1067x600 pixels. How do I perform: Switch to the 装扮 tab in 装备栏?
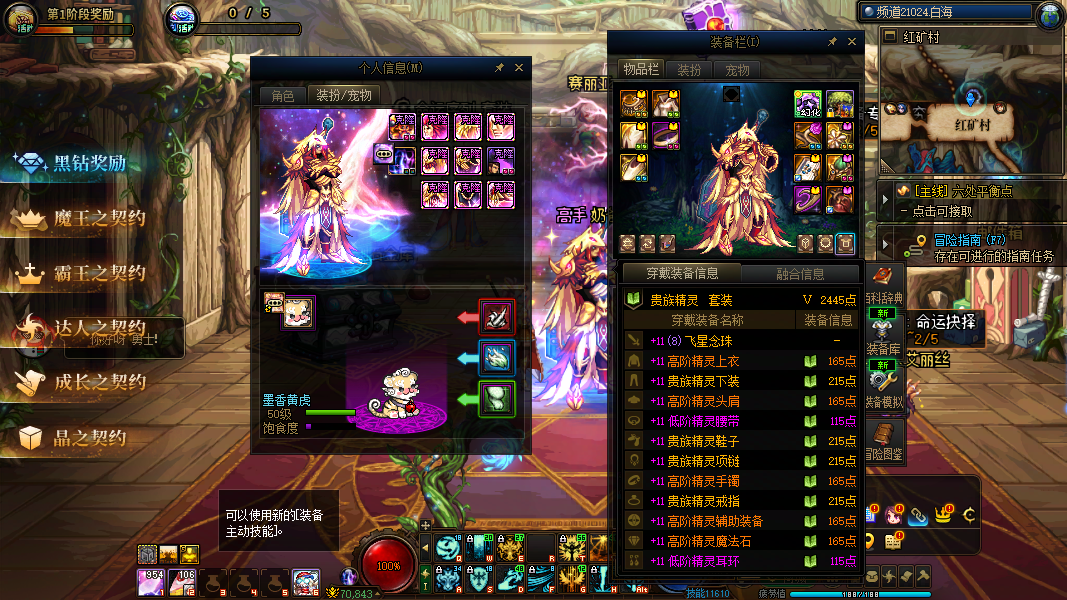click(x=689, y=70)
